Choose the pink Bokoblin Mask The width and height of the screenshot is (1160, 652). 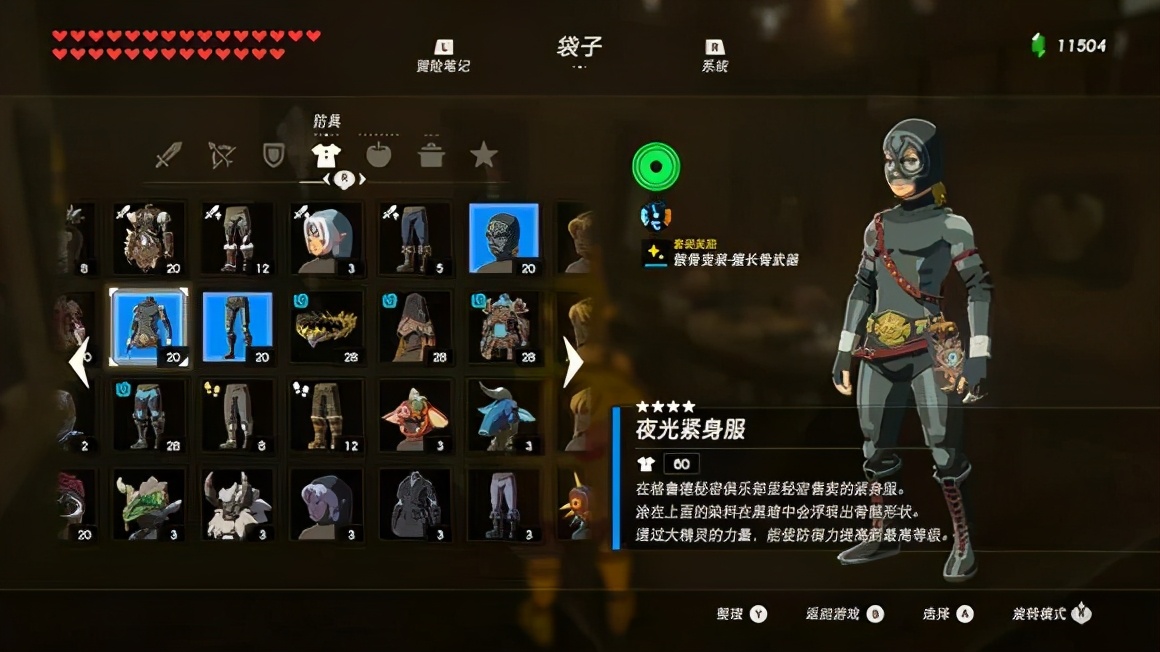point(415,415)
